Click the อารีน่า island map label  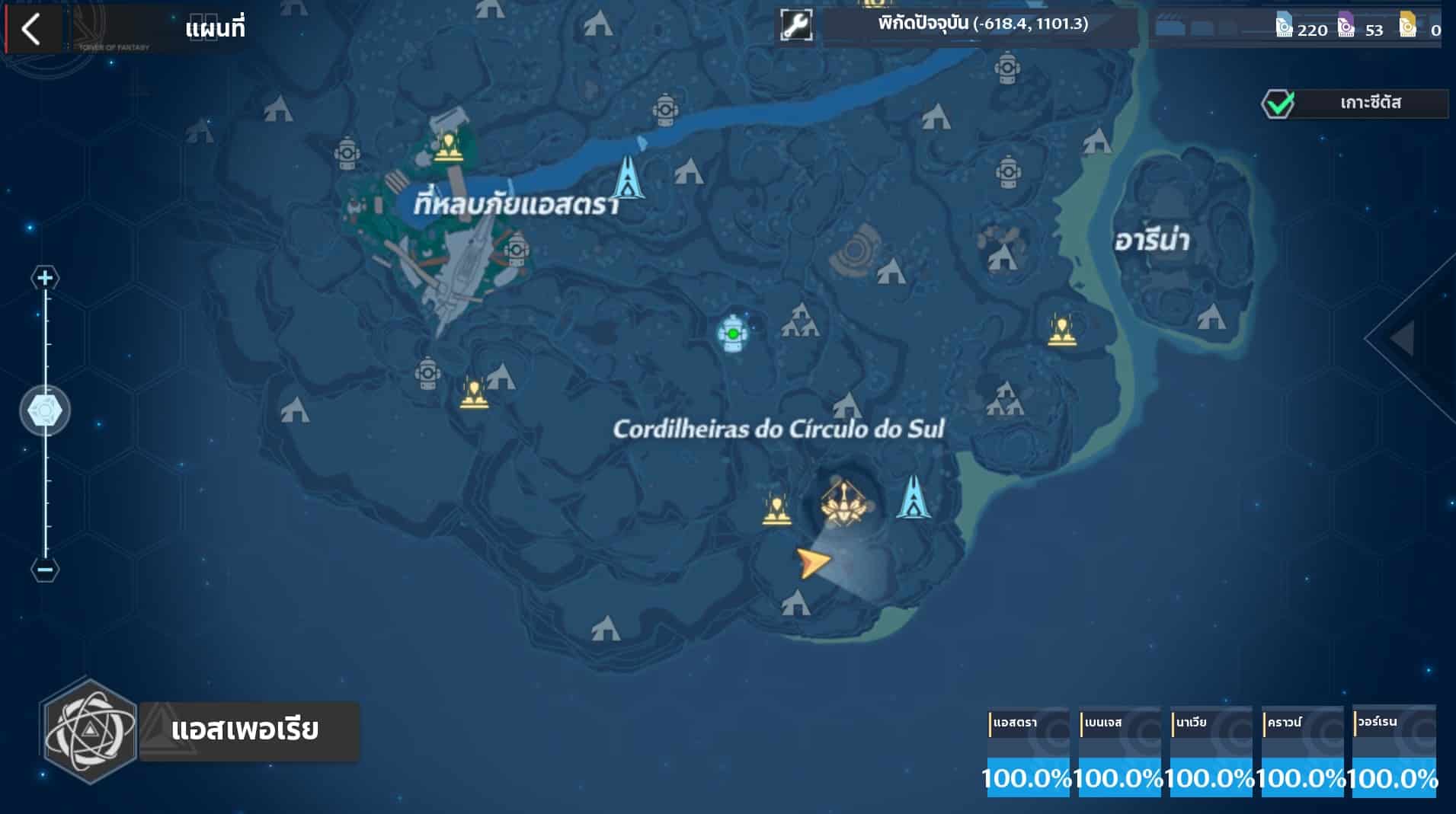pyautogui.click(x=1151, y=241)
